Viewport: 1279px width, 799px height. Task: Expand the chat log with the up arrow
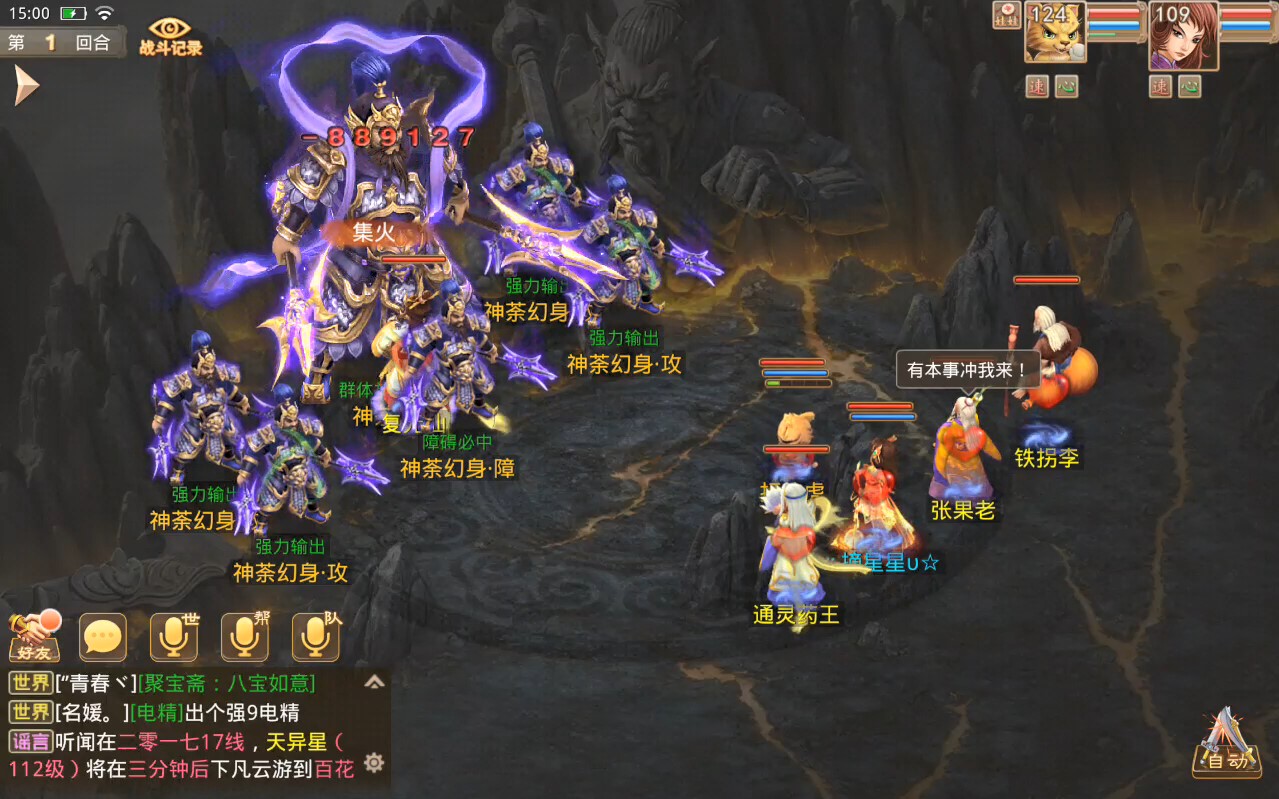pos(374,682)
